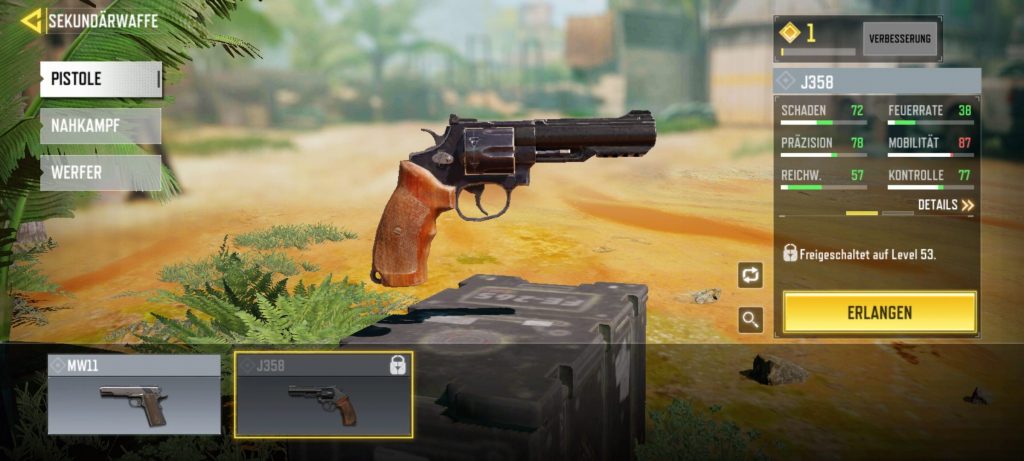Select the Pistole category tab
This screenshot has width=1024, height=461.
pos(100,79)
